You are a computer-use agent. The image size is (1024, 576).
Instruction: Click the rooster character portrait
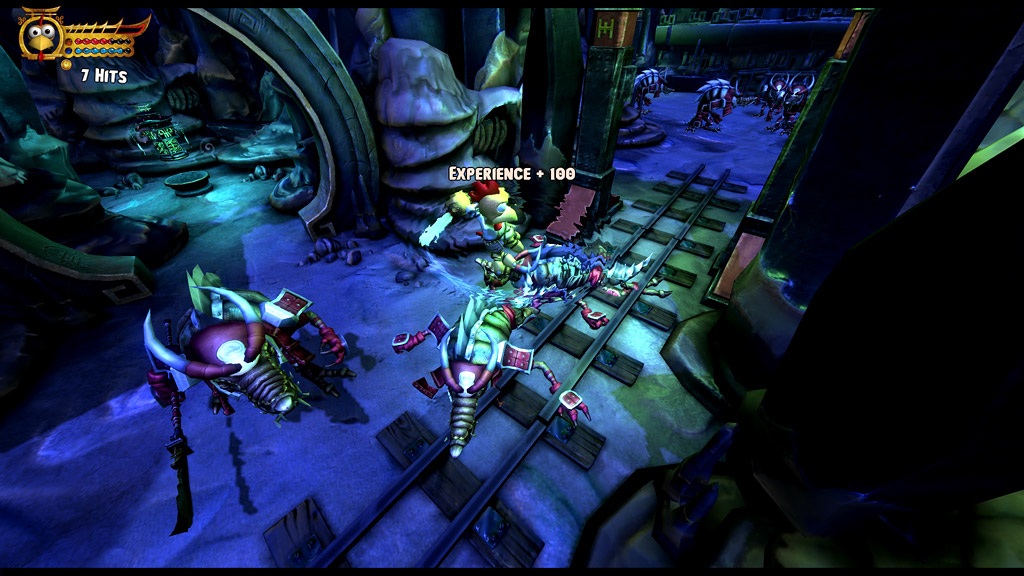click(x=41, y=36)
